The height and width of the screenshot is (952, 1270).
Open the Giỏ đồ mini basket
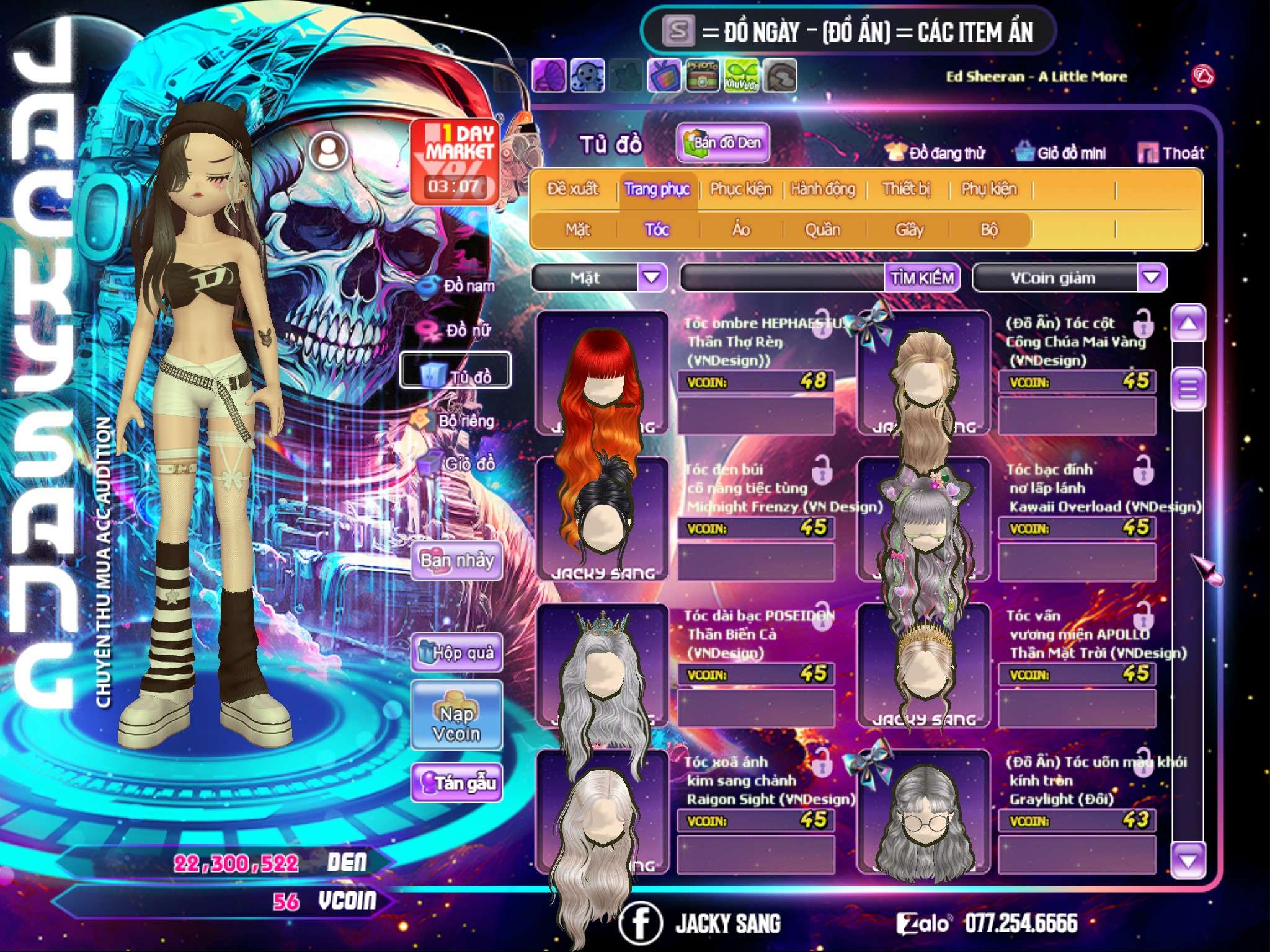[x=1061, y=152]
